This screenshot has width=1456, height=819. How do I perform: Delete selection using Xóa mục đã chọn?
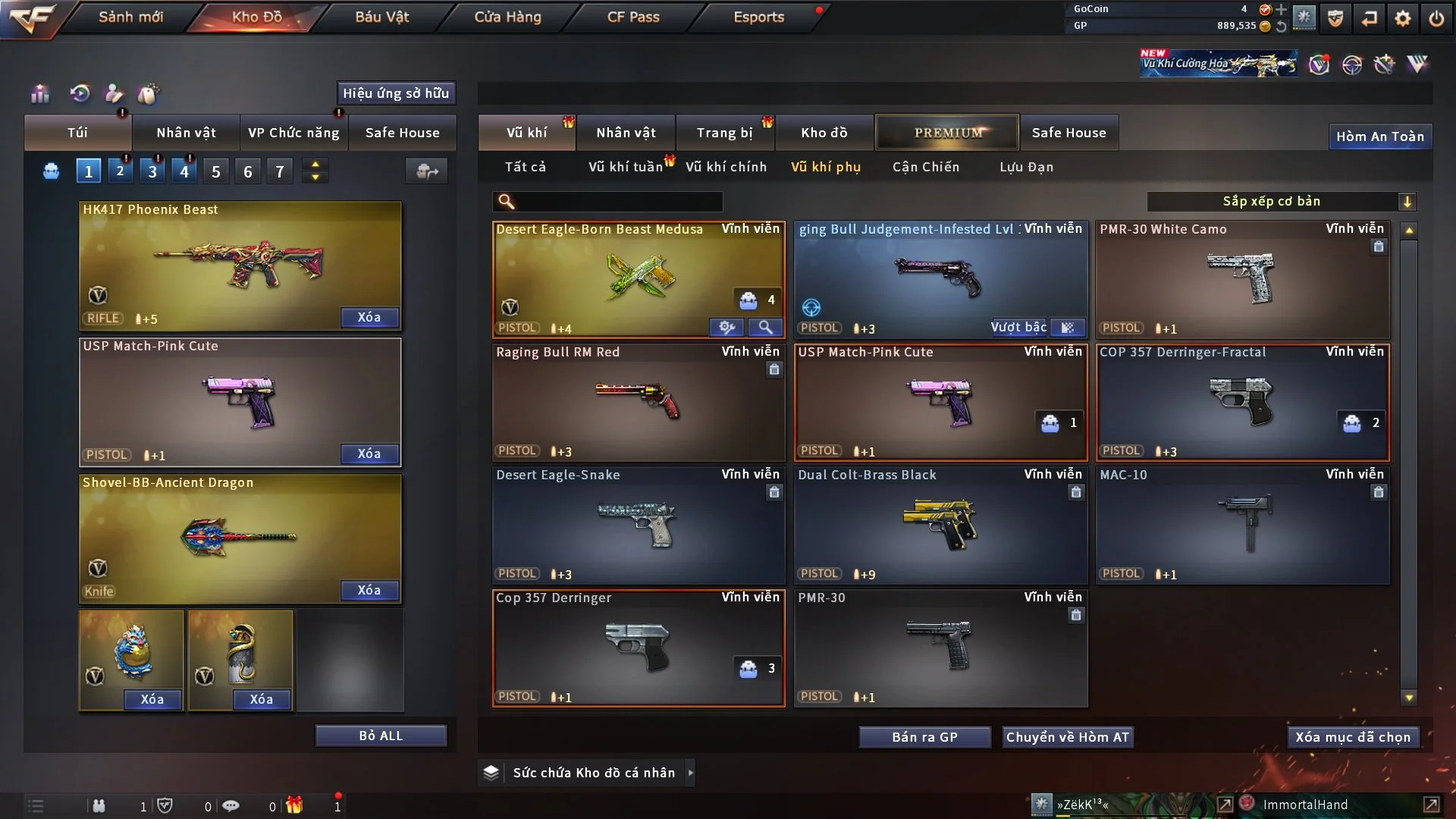pyautogui.click(x=1352, y=737)
